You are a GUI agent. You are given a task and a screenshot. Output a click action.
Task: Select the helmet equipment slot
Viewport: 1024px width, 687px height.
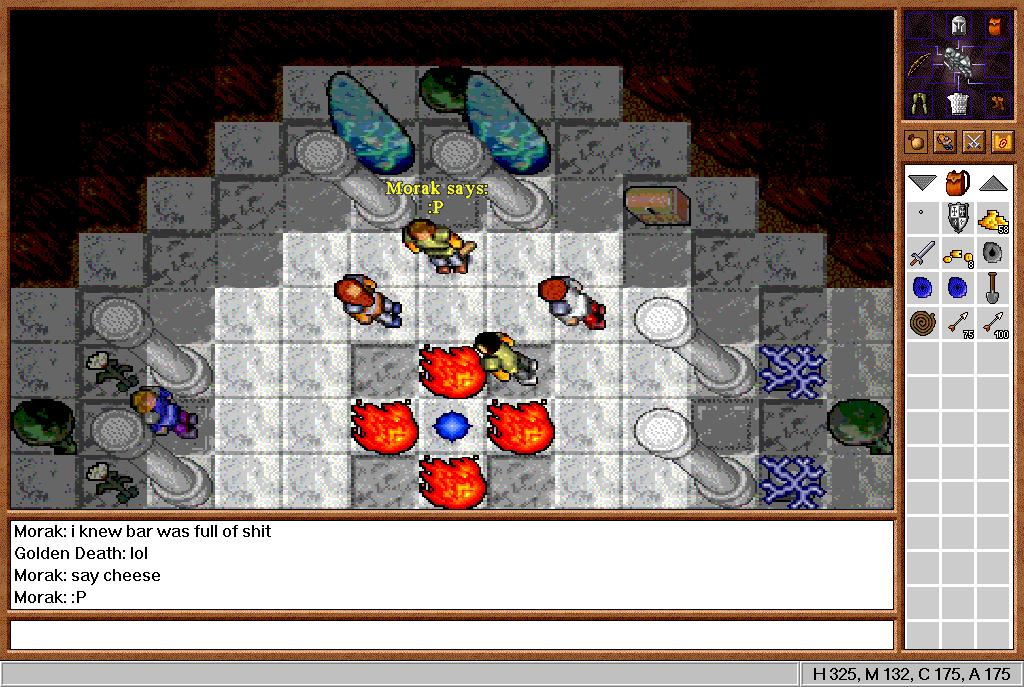click(x=959, y=27)
